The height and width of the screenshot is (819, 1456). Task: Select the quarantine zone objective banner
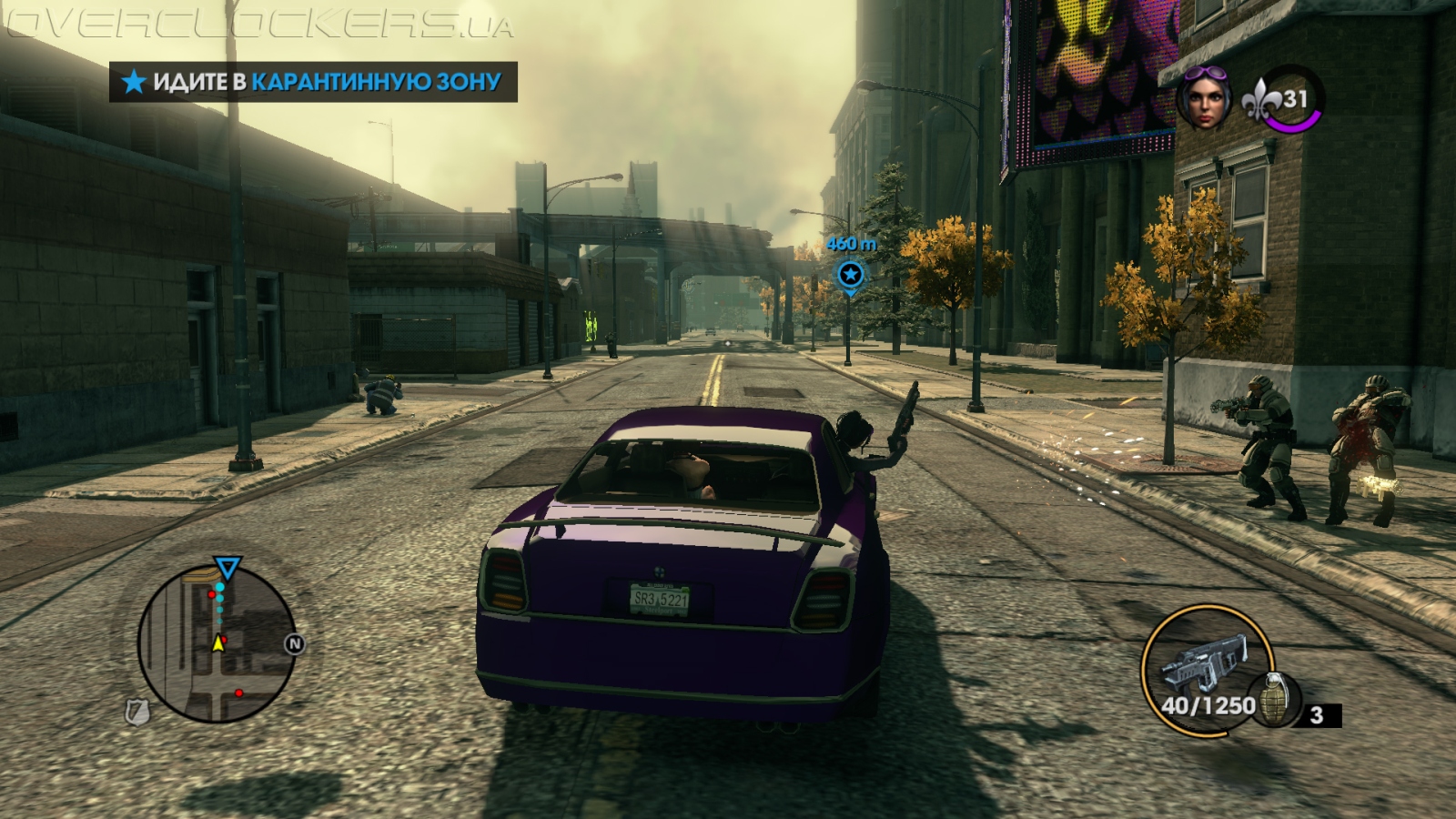(x=313, y=82)
